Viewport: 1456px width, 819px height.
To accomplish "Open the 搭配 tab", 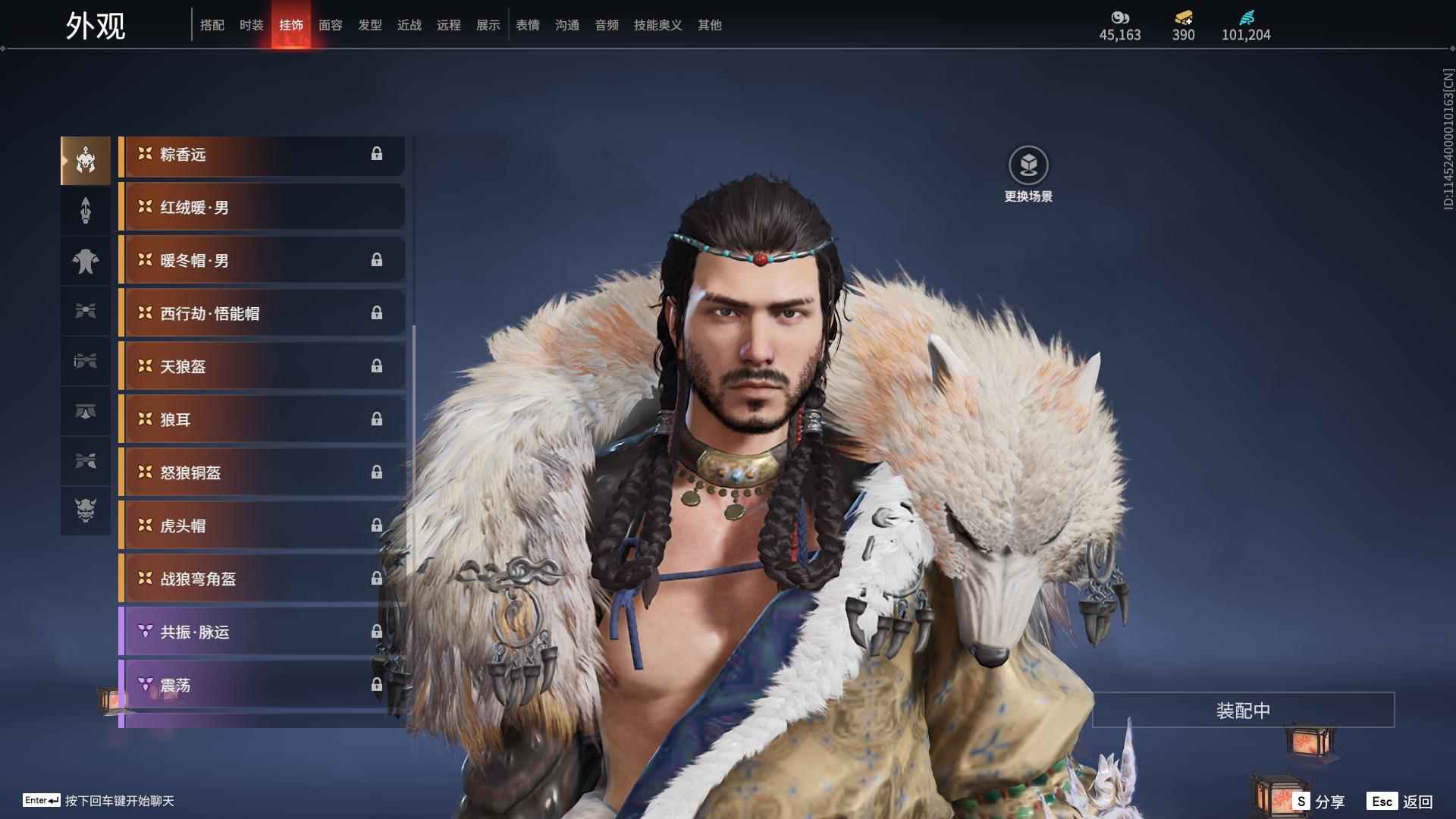I will 212,25.
